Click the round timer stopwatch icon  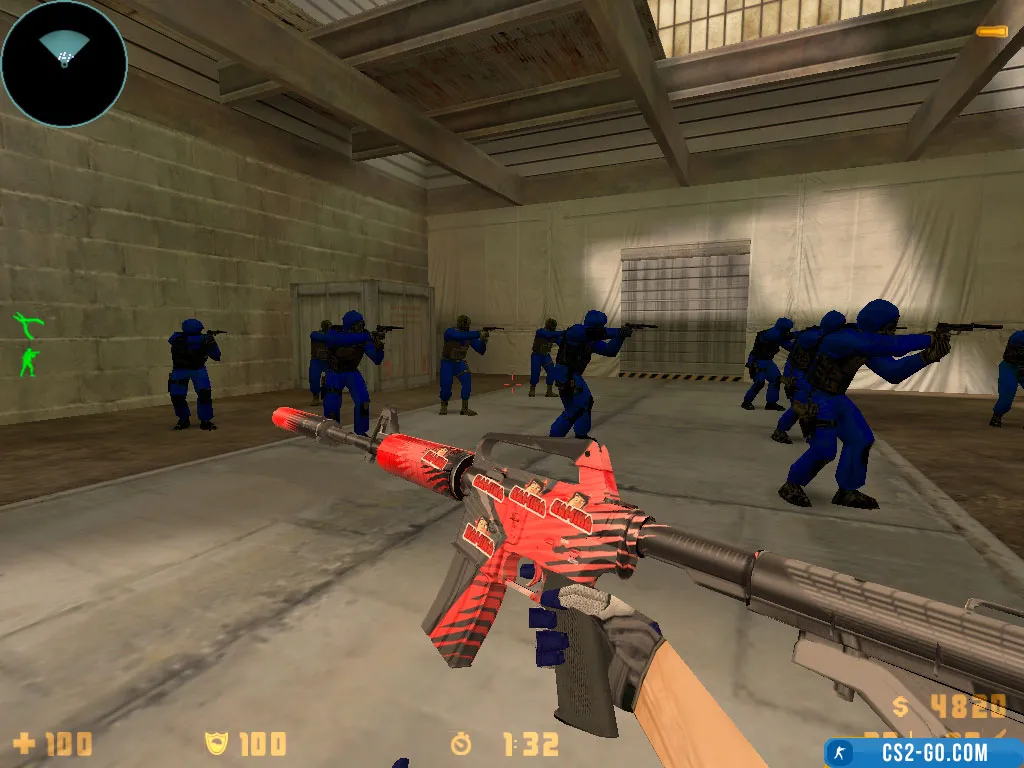(462, 744)
